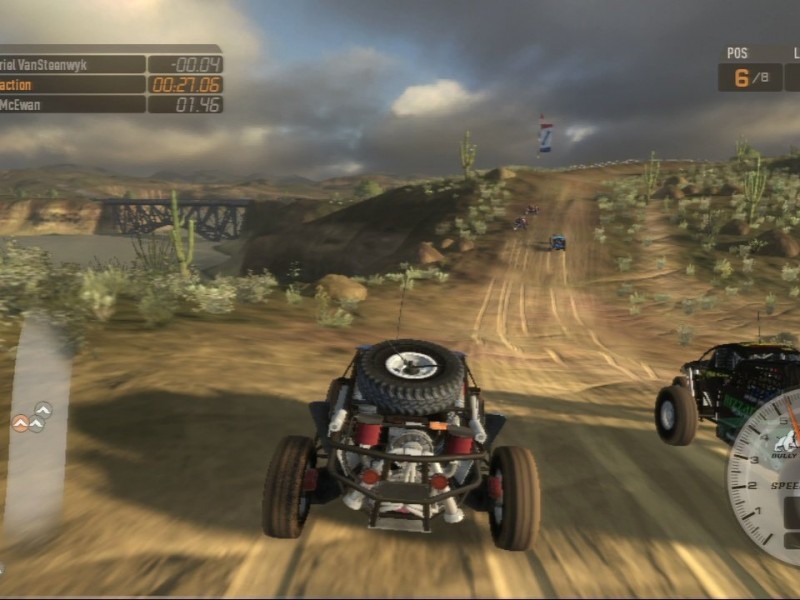
Task: Click the racer arrow markers on progress strip
Action: (34, 417)
